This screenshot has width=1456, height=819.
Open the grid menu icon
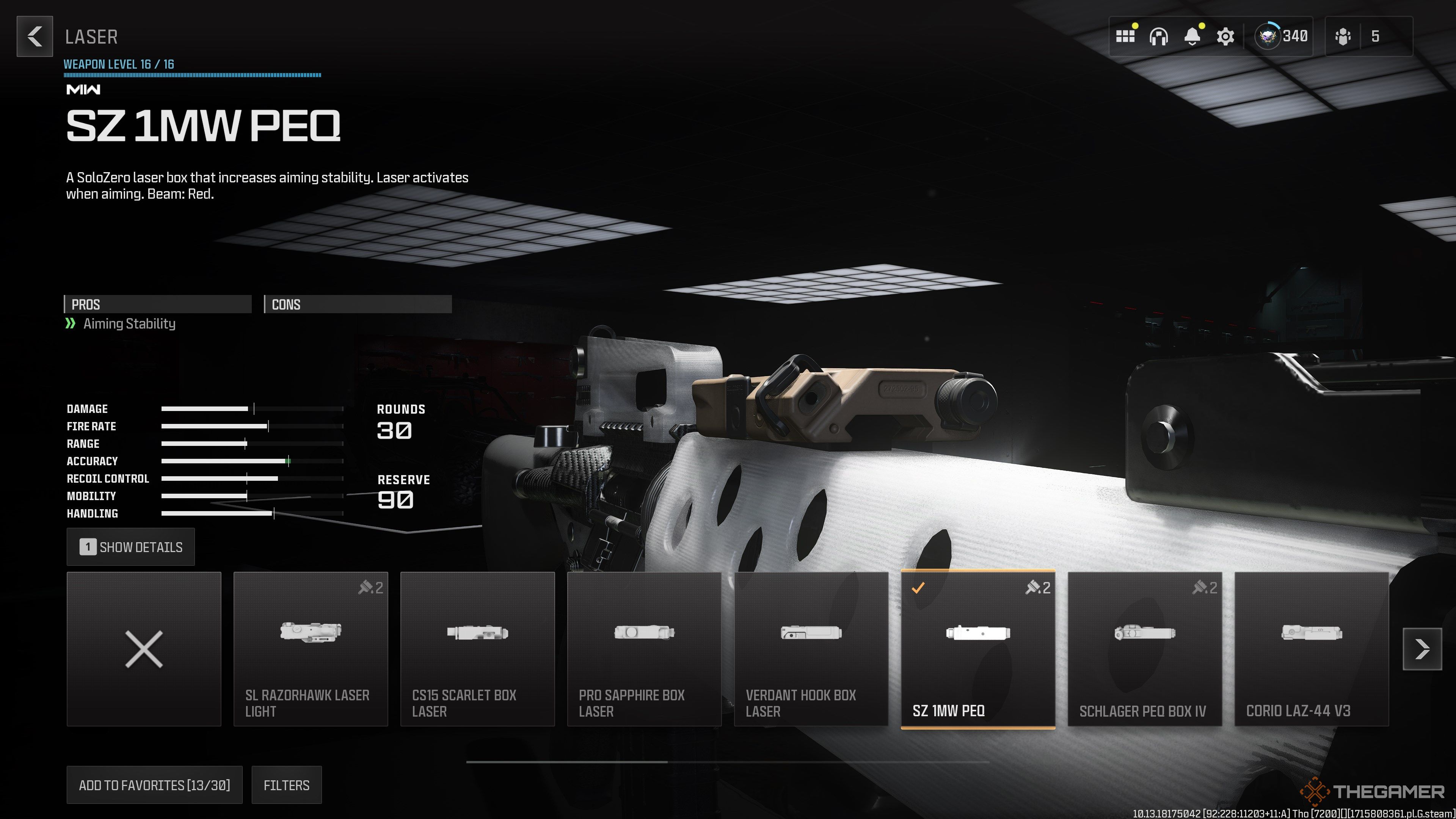click(x=1125, y=37)
